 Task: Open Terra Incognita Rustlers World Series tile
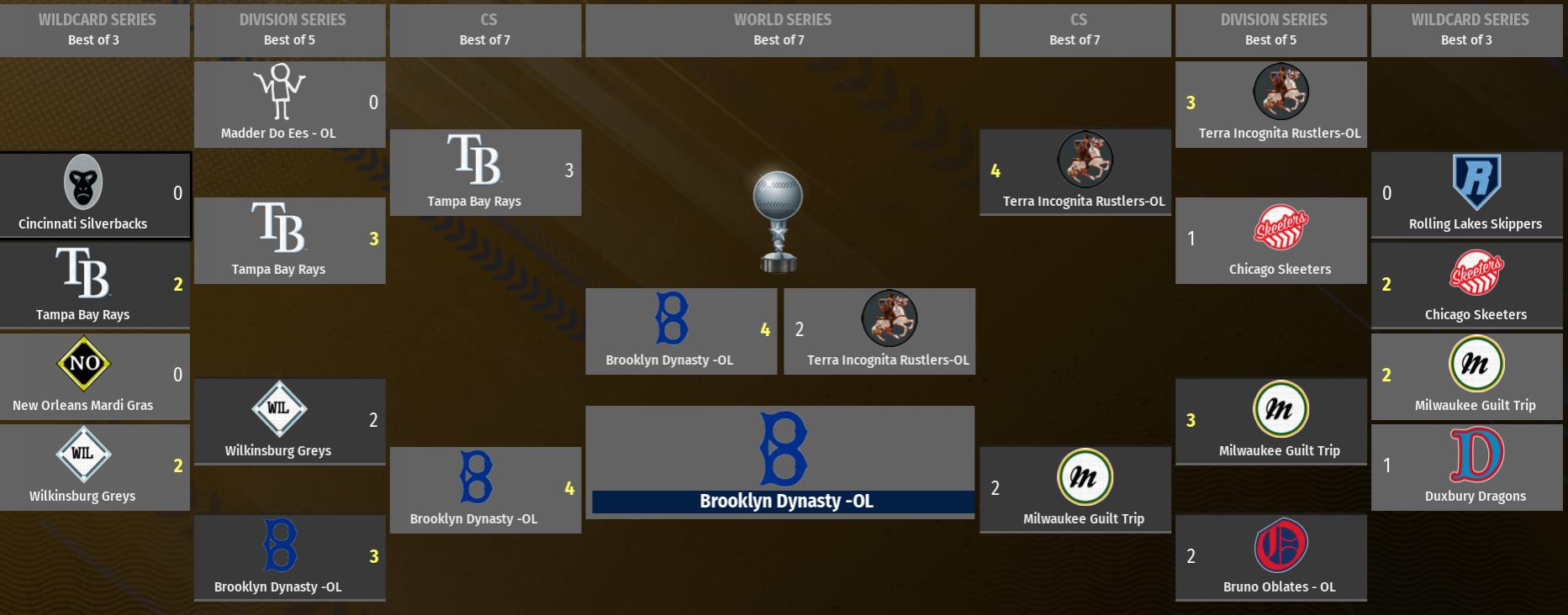[x=879, y=332]
